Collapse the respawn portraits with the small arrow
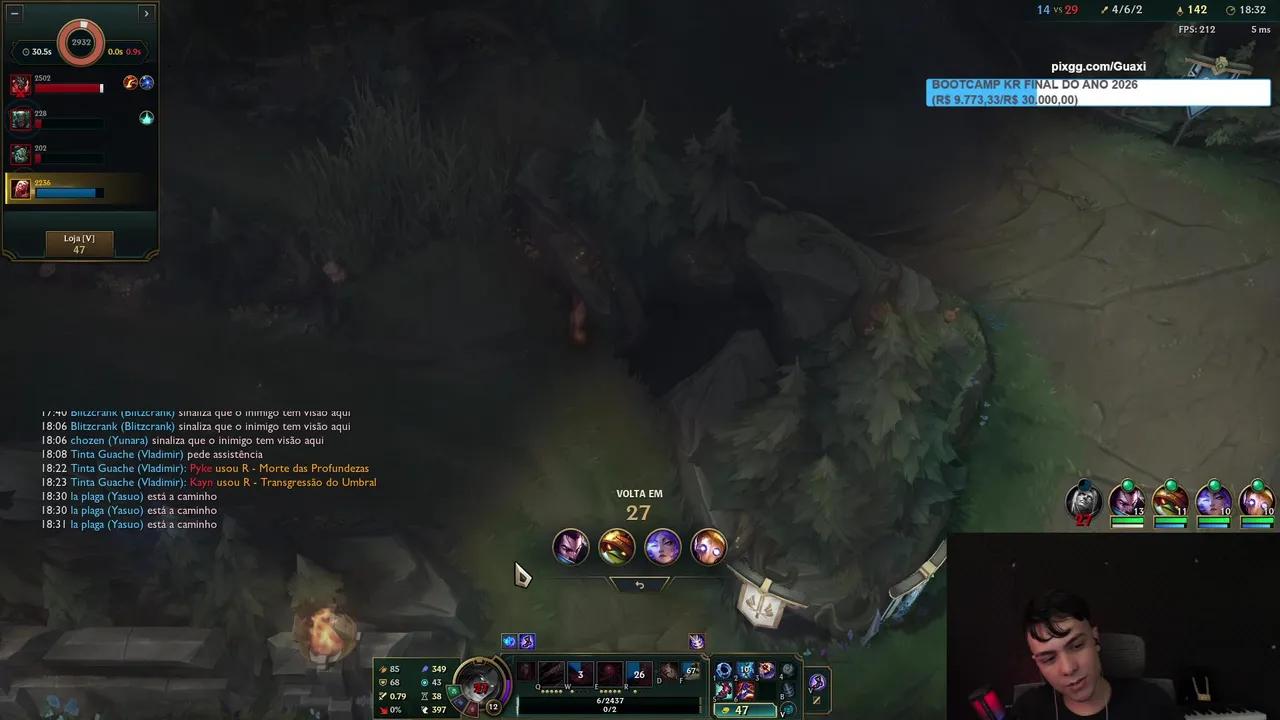 click(x=640, y=583)
